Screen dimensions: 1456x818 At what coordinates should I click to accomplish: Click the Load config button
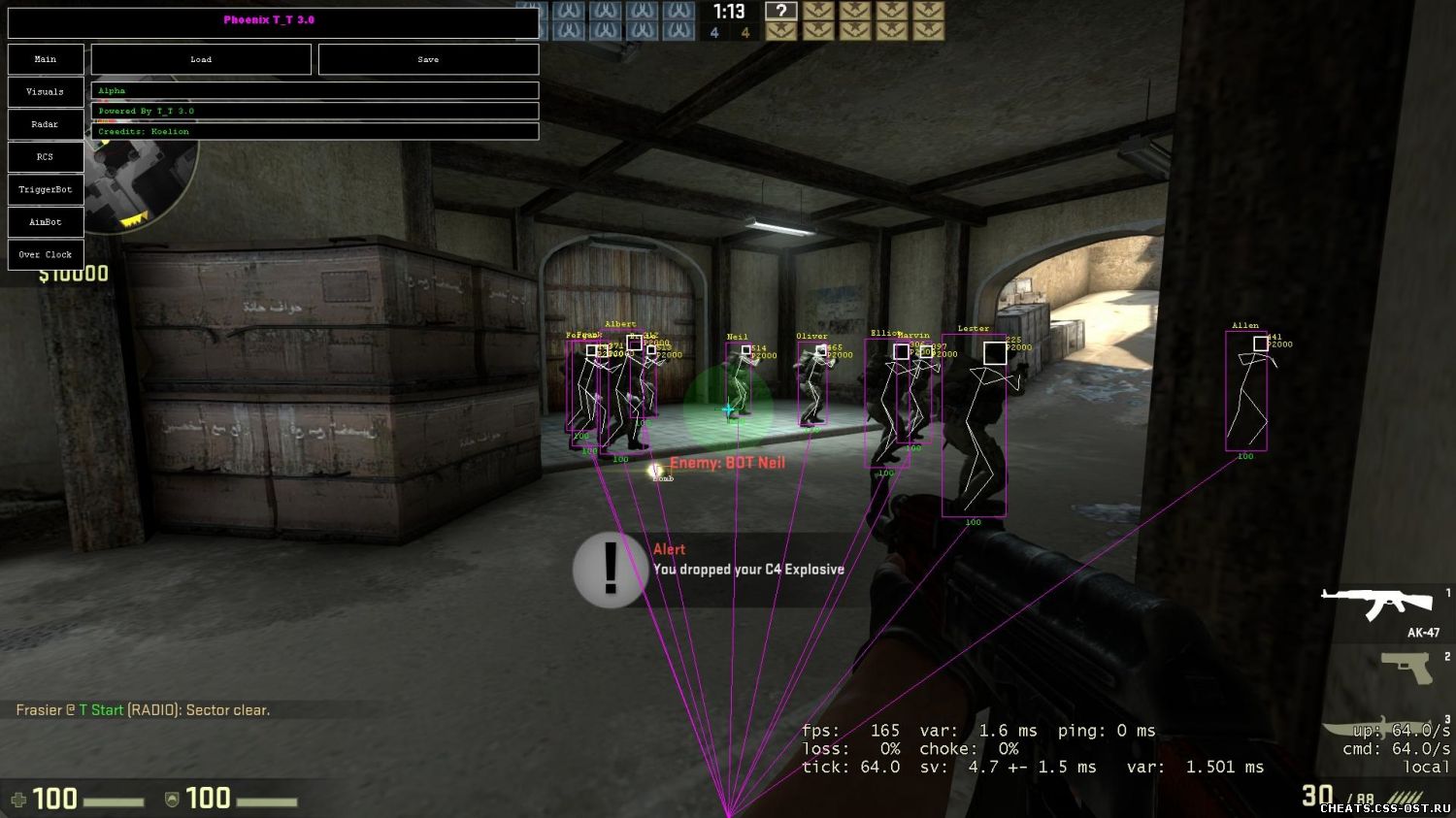201,59
